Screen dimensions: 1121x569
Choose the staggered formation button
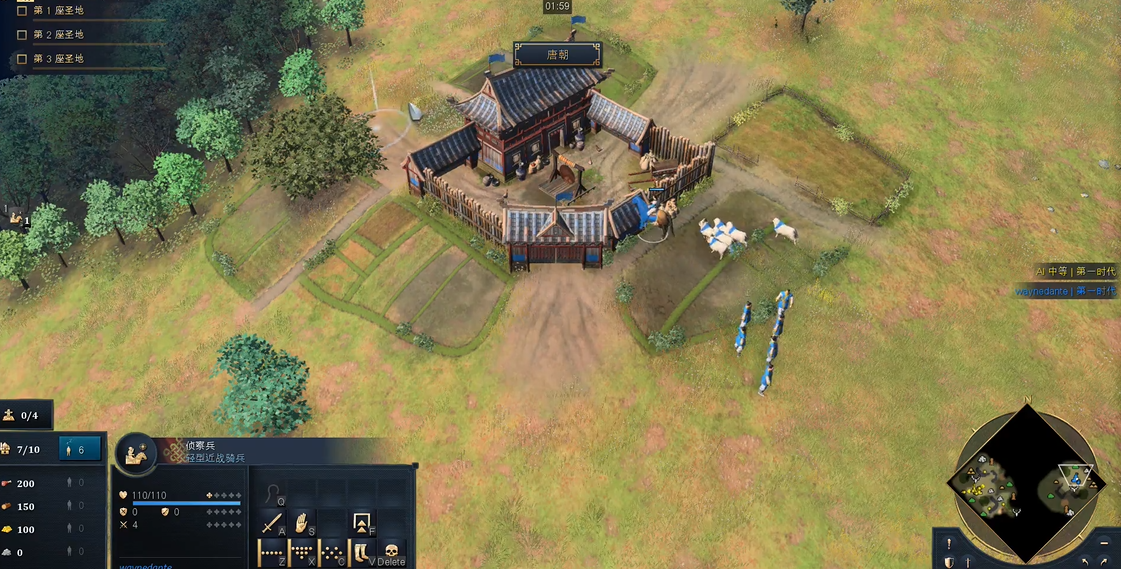(333, 551)
